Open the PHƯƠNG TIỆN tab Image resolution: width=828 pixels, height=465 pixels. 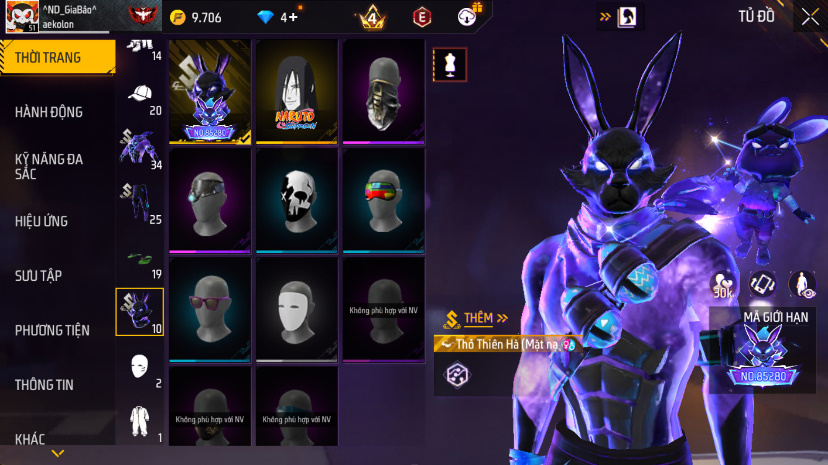point(52,330)
